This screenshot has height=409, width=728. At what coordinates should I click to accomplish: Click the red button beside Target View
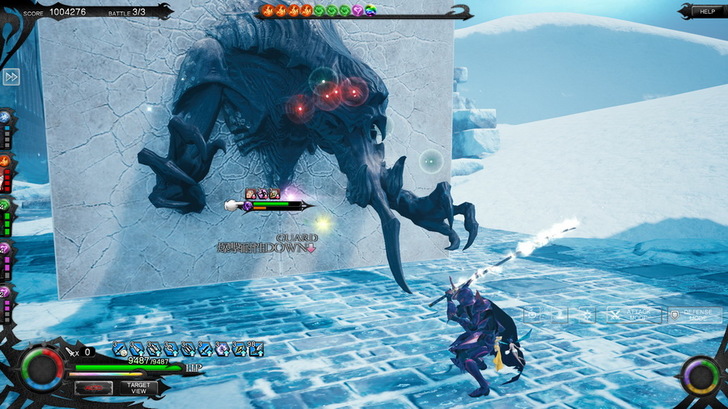(x=93, y=387)
